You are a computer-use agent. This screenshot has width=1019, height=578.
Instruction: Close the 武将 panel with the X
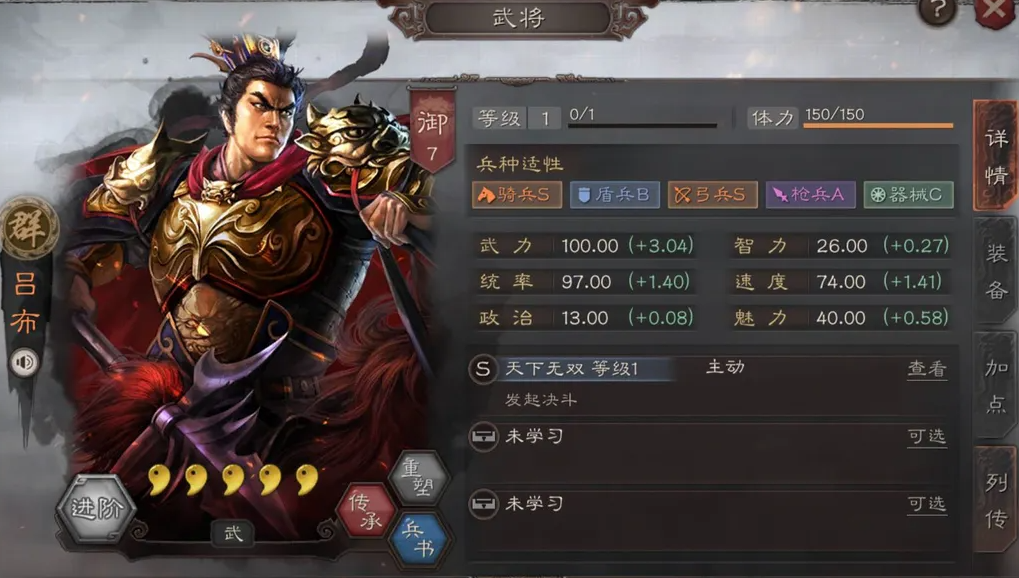[x=995, y=10]
